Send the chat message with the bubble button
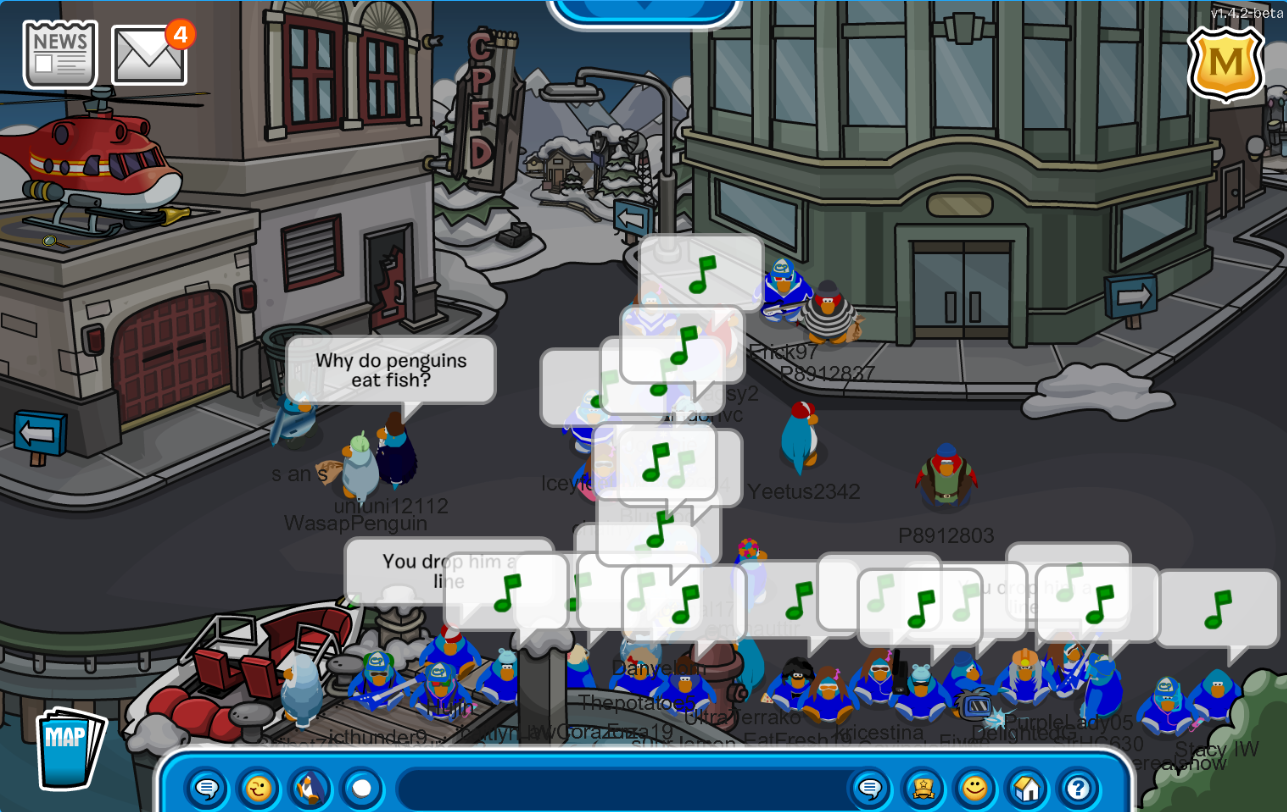 [870, 789]
